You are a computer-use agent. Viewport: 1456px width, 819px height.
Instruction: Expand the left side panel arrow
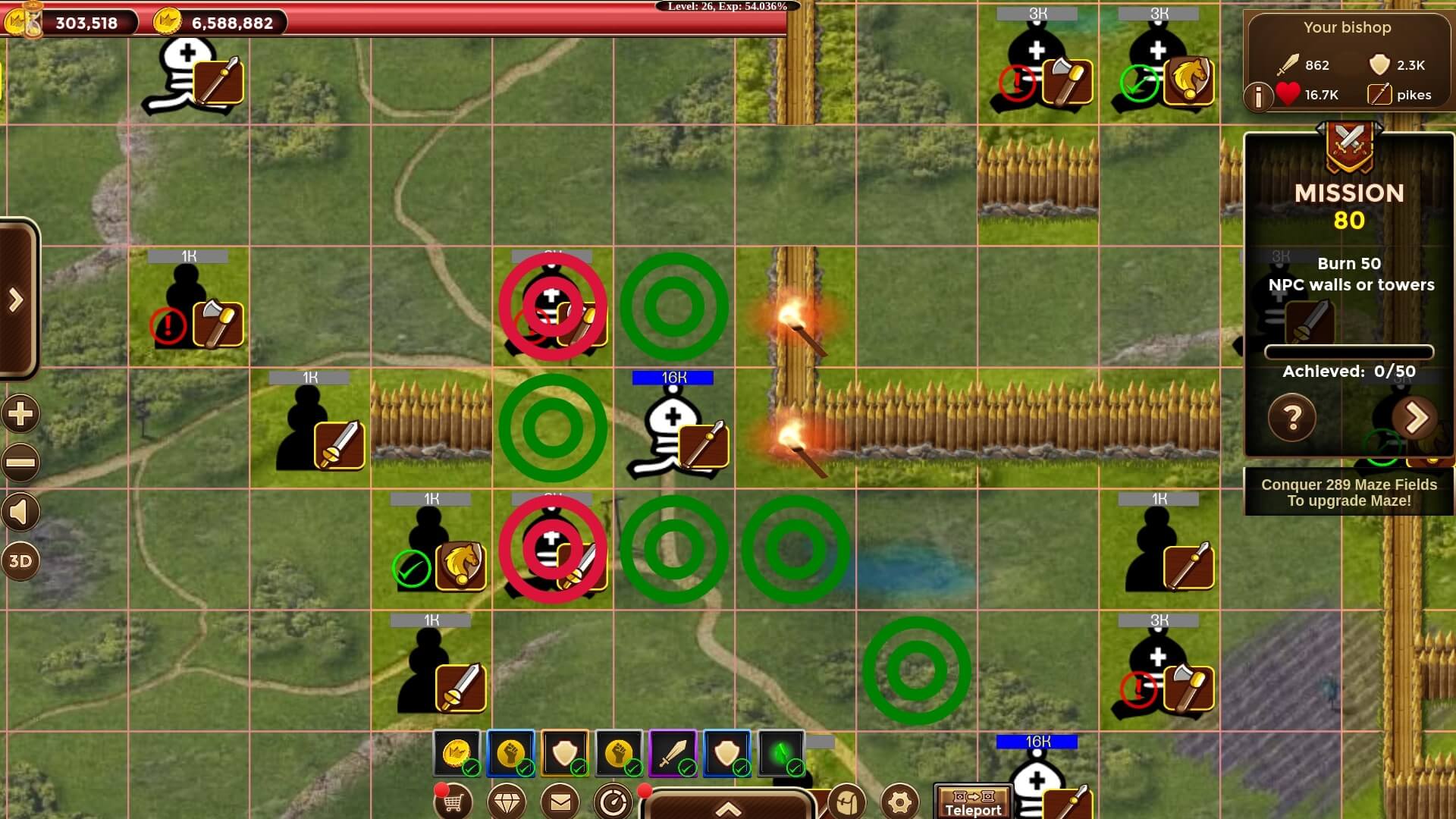point(17,300)
